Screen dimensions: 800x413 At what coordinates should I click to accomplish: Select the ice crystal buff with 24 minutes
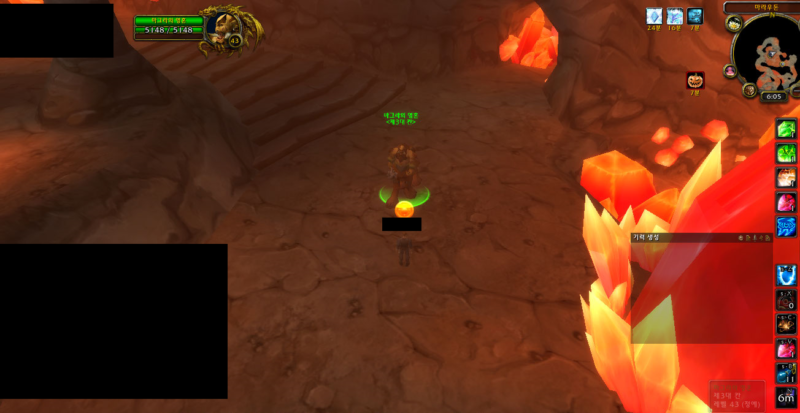pos(654,16)
